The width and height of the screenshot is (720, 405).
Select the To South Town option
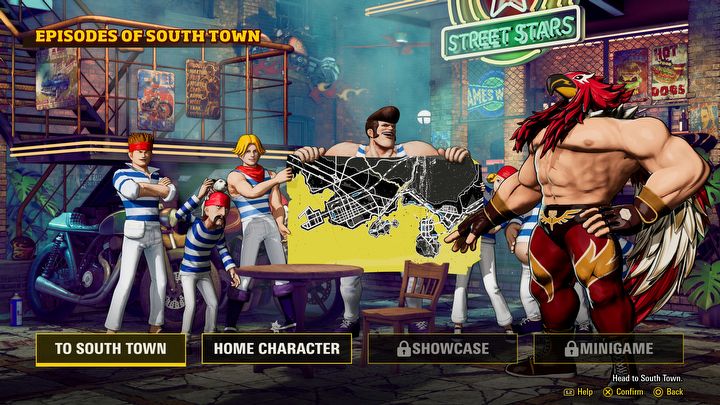111,349
